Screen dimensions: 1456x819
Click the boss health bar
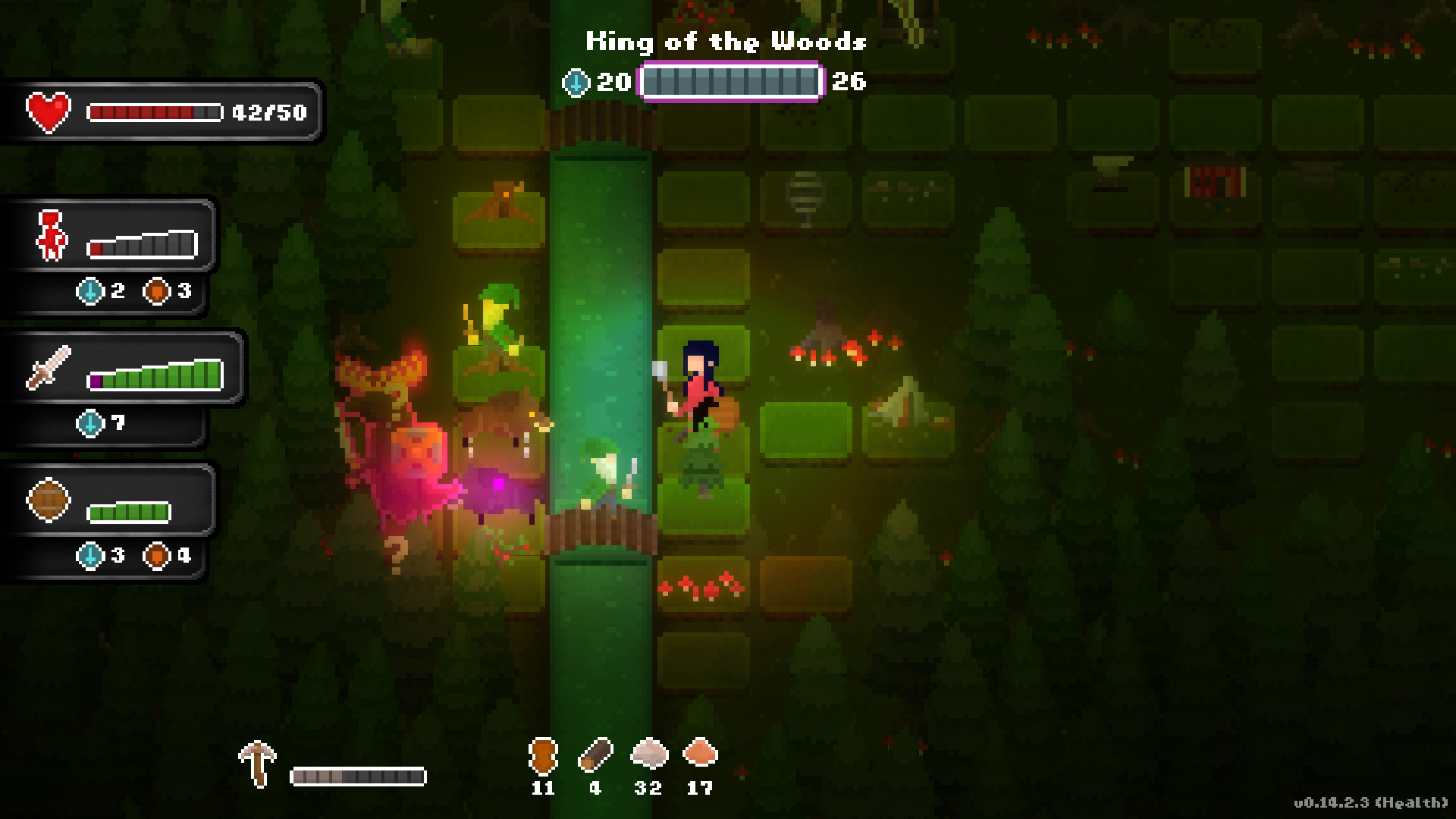click(730, 83)
